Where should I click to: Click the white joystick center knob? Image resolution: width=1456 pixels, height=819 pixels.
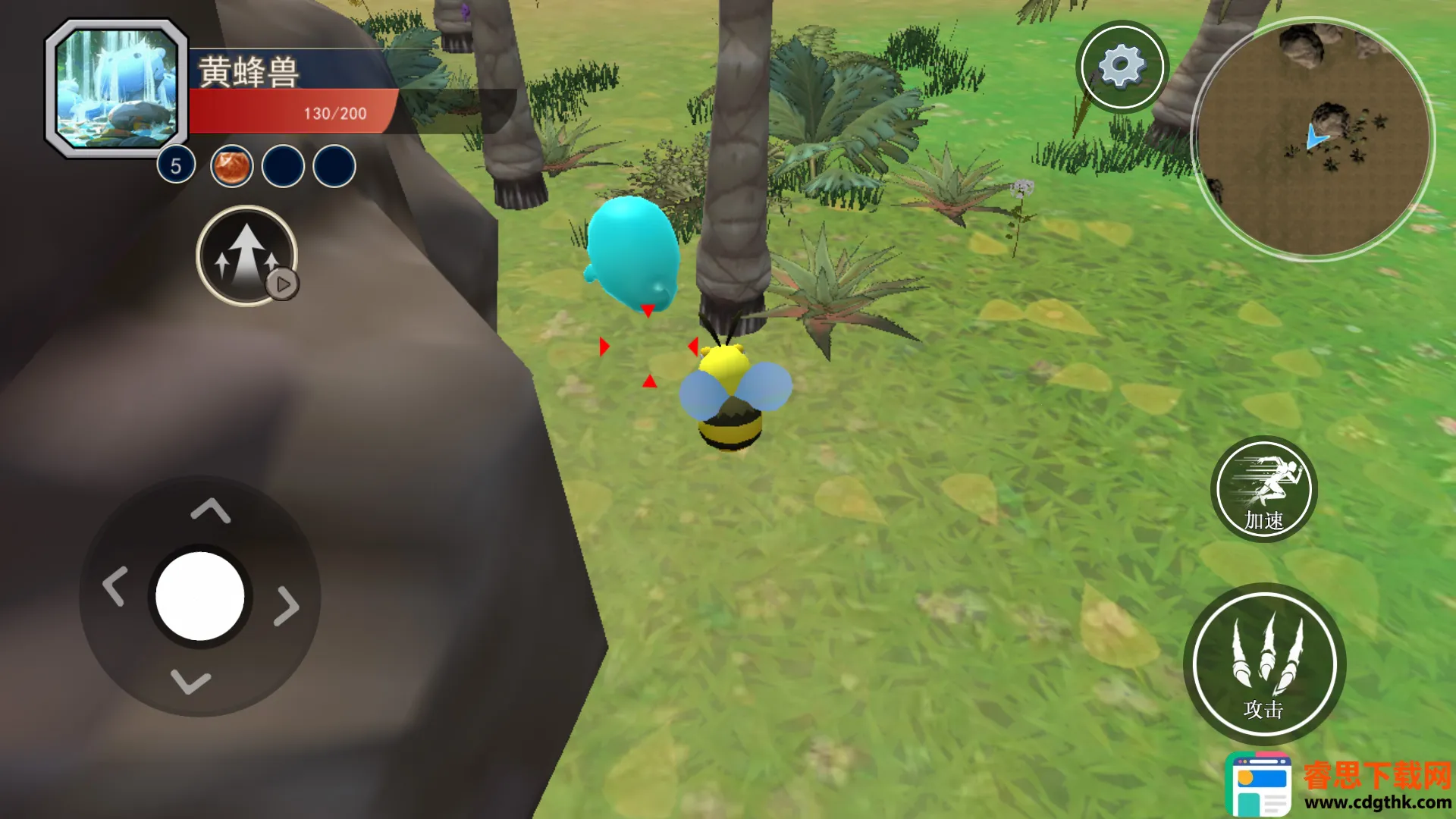[200, 596]
